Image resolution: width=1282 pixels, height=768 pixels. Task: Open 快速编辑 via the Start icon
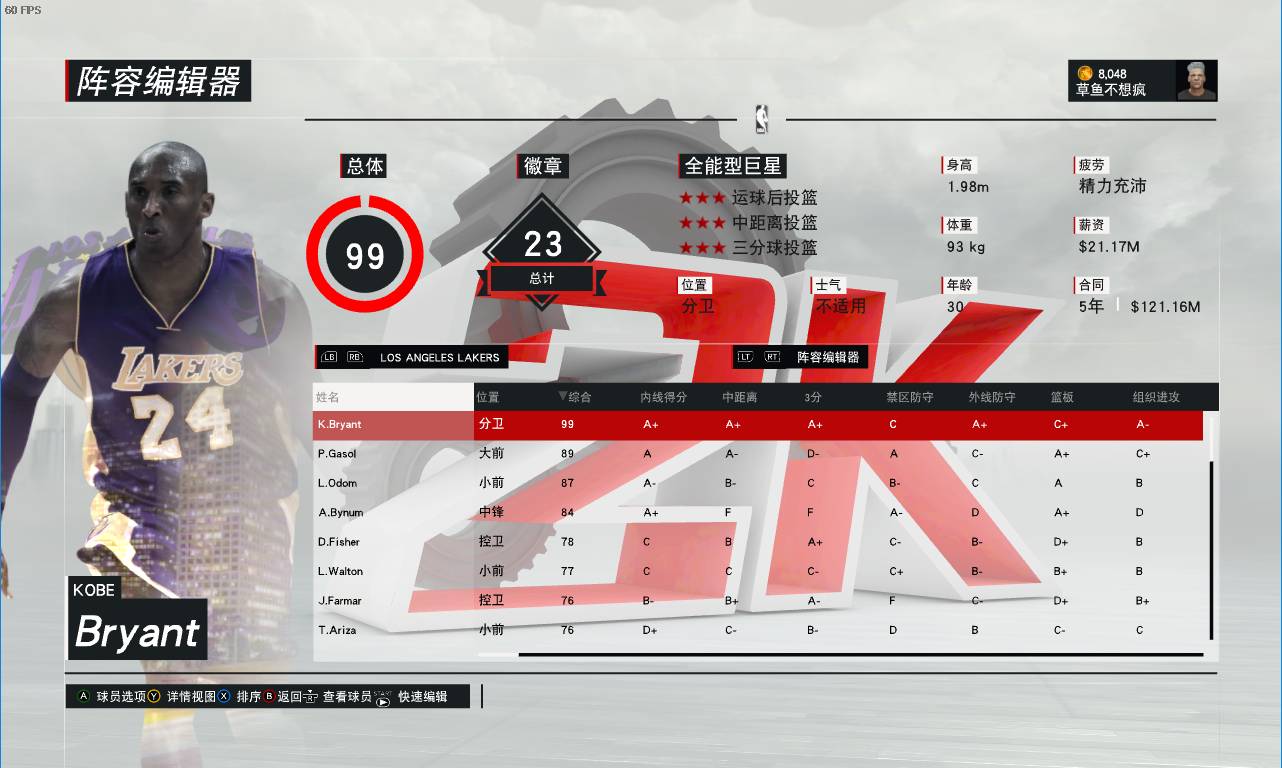(x=383, y=698)
